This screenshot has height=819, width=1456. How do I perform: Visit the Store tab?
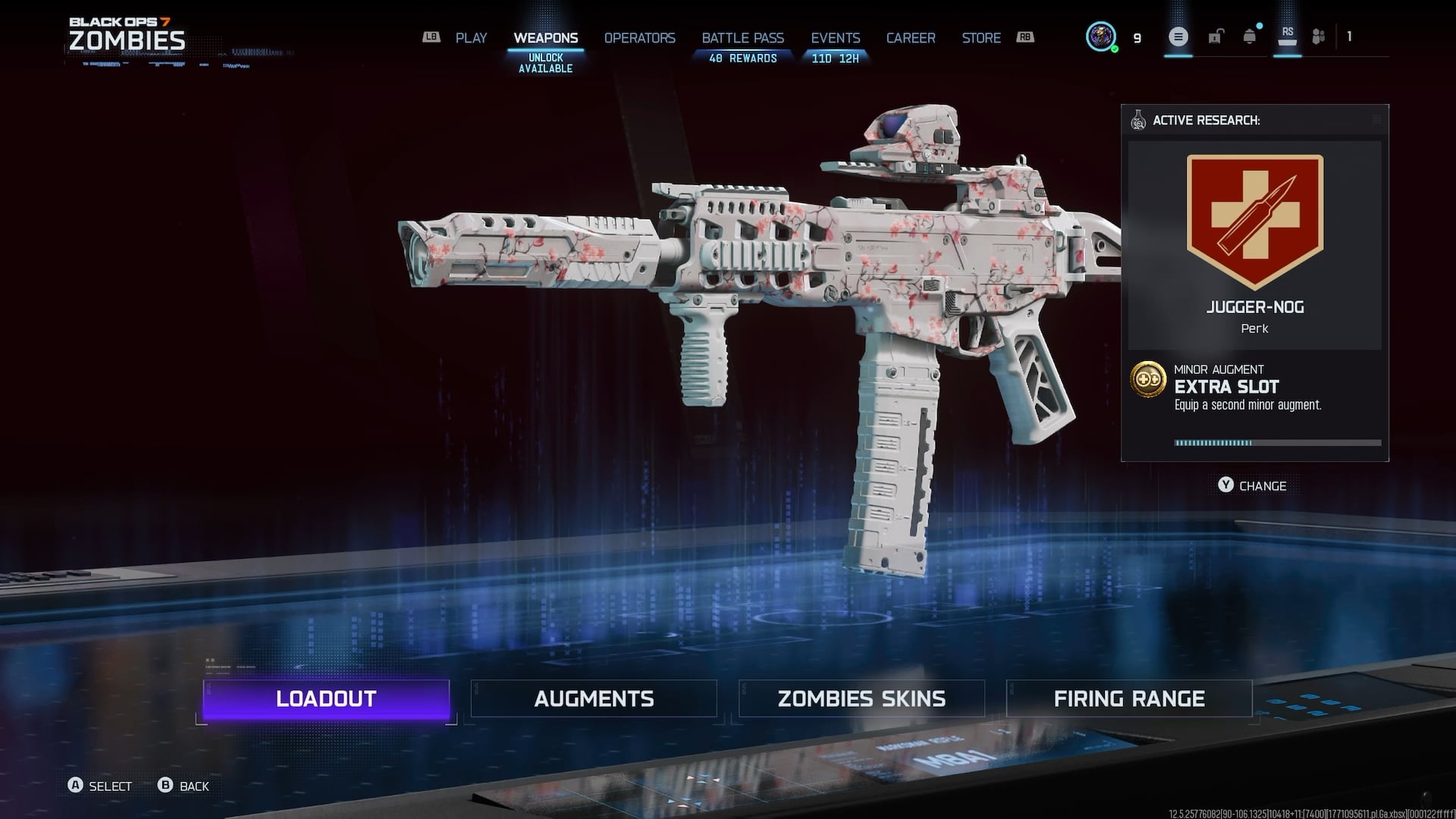point(981,38)
